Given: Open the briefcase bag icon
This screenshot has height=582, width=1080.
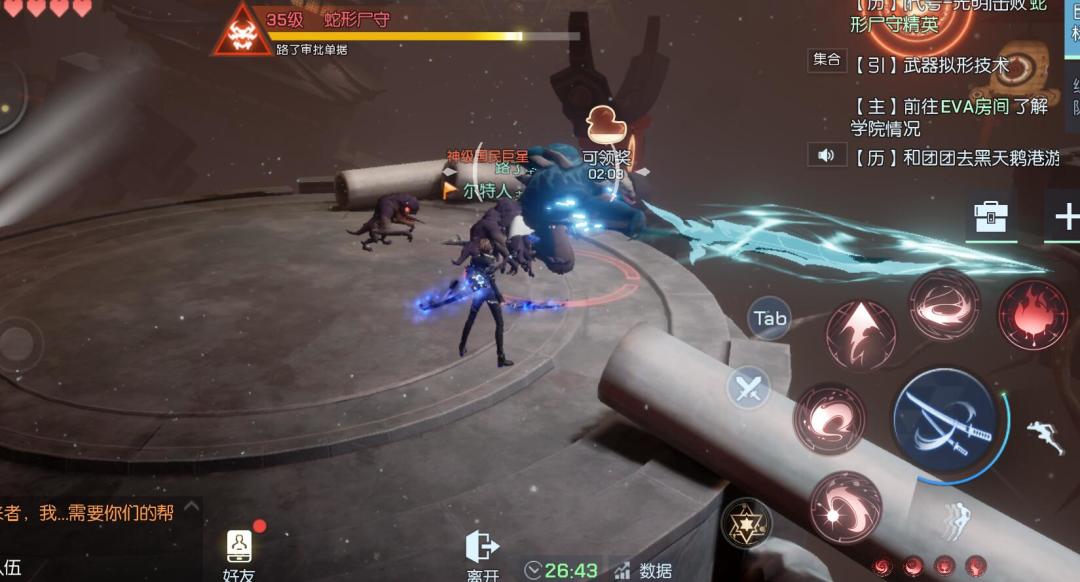Looking at the screenshot, I should click(990, 217).
